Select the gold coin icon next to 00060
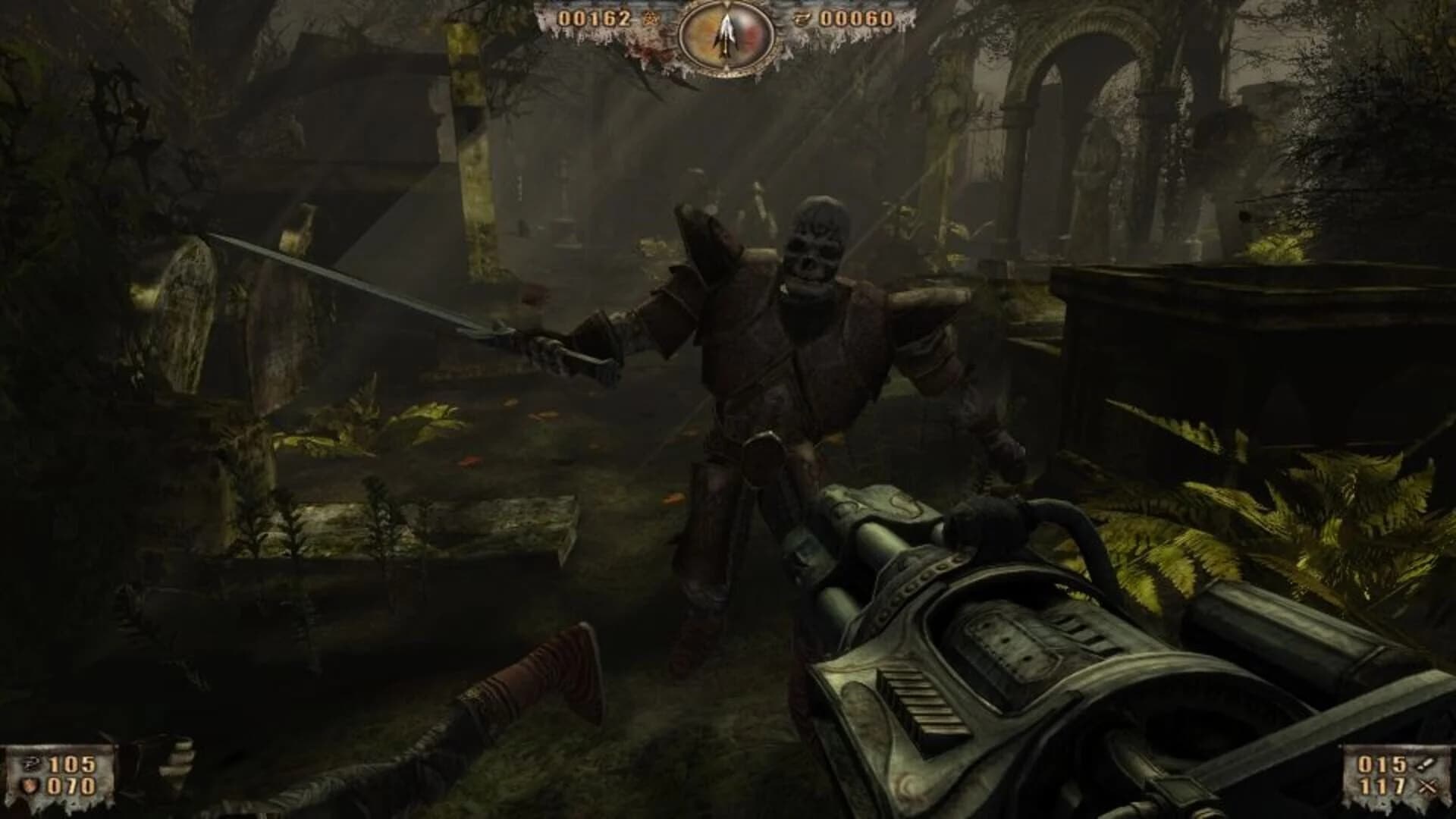Viewport: 1456px width, 819px height. point(802,19)
